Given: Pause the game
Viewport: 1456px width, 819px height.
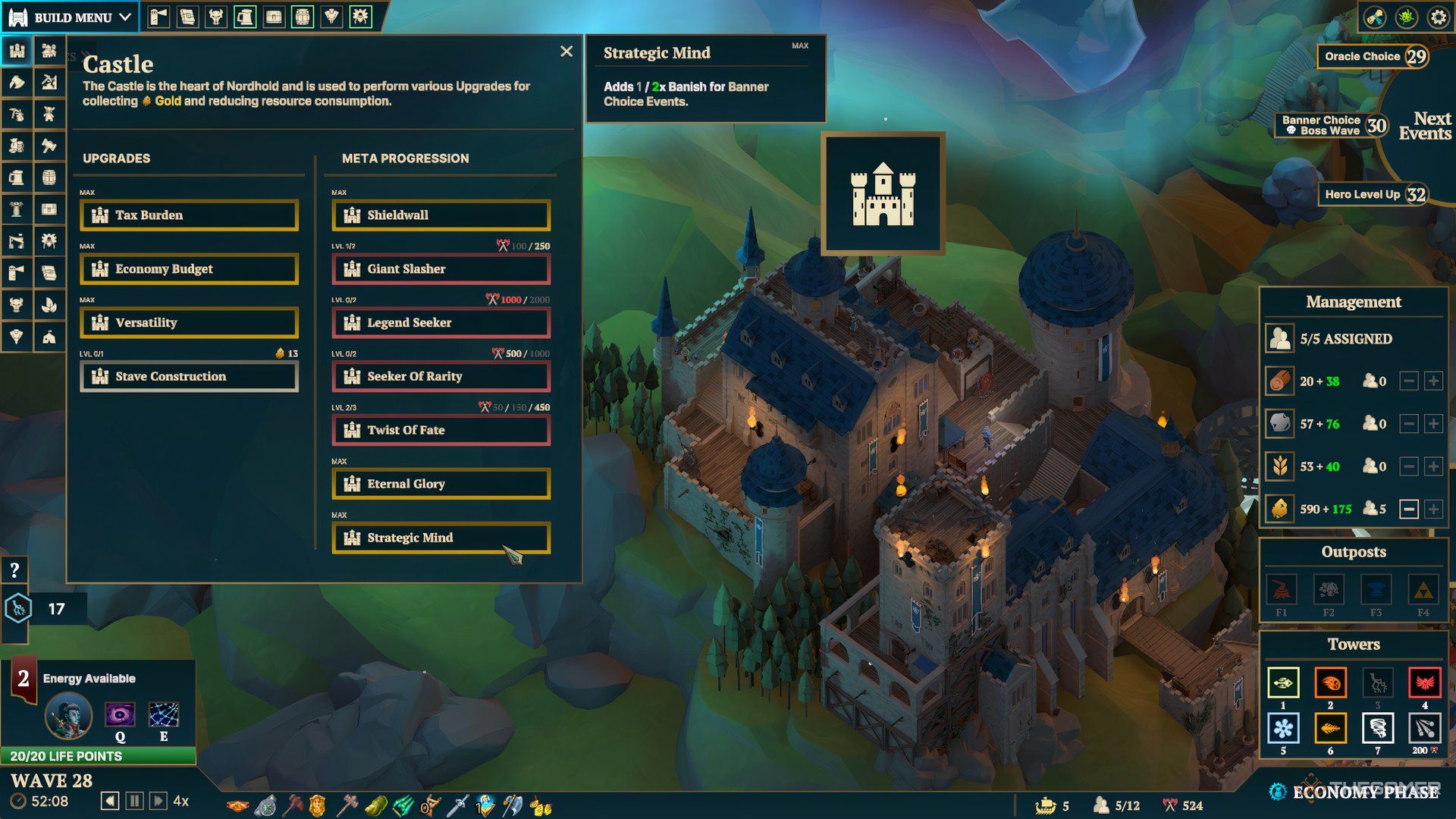Looking at the screenshot, I should tap(134, 801).
